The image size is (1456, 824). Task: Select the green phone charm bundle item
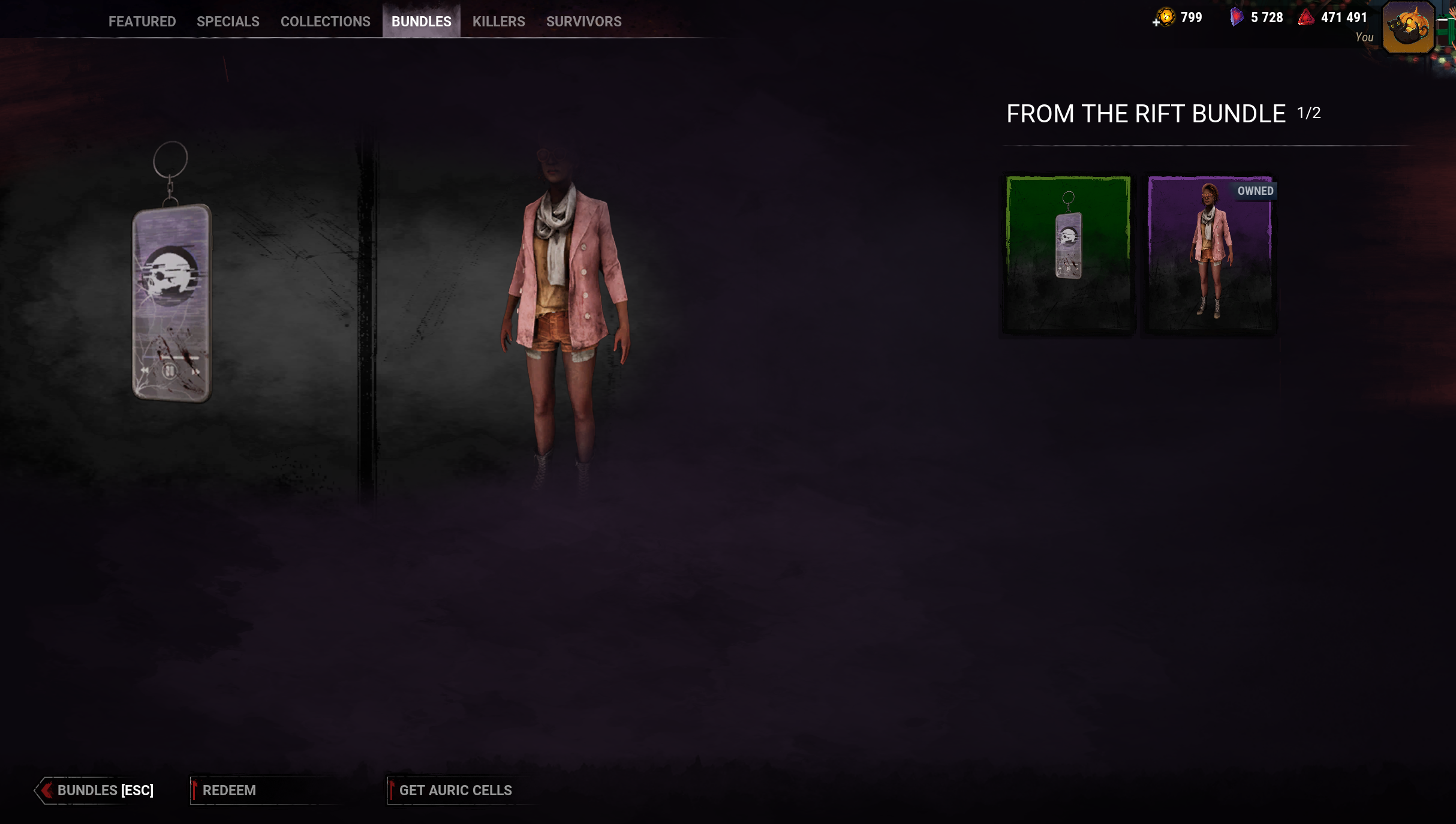(x=1068, y=255)
